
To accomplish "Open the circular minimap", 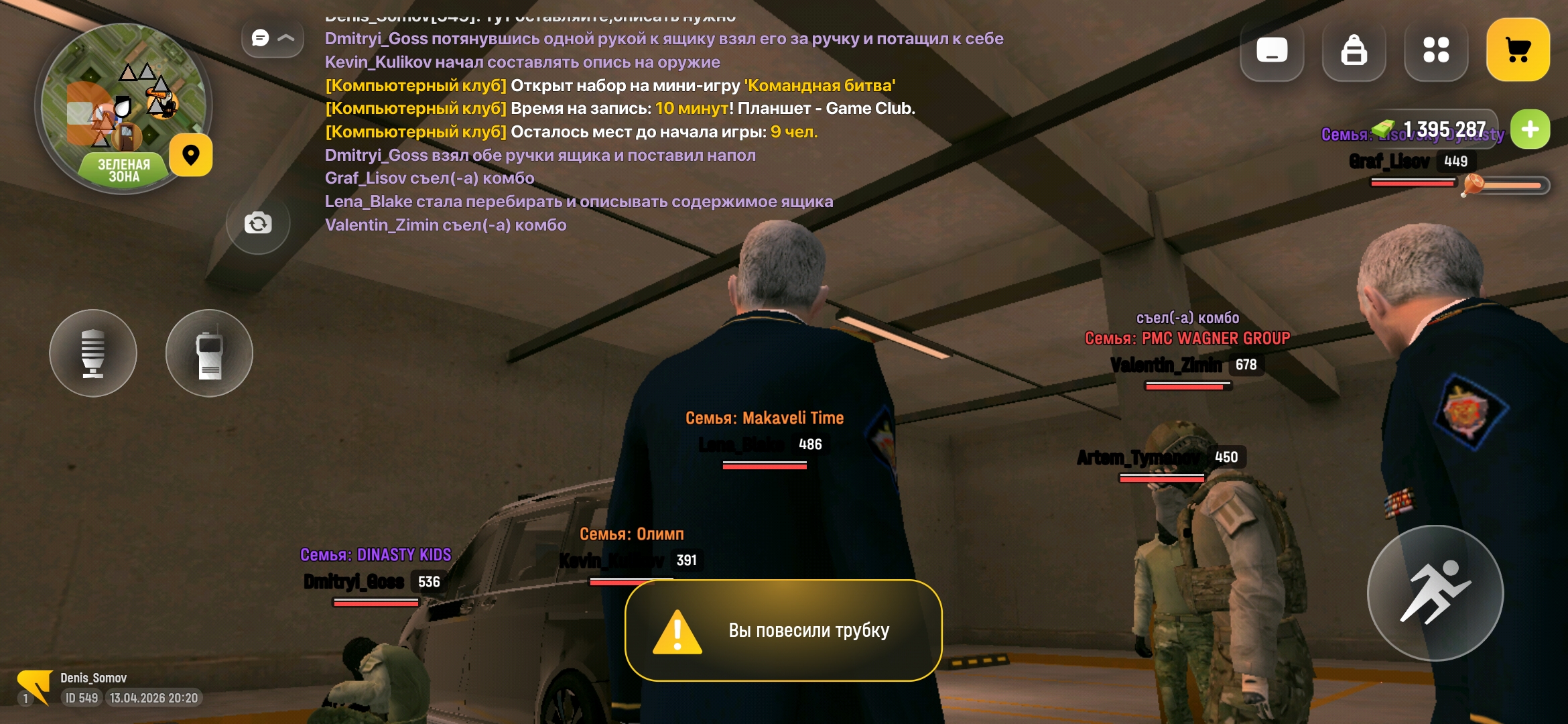I will [x=123, y=107].
